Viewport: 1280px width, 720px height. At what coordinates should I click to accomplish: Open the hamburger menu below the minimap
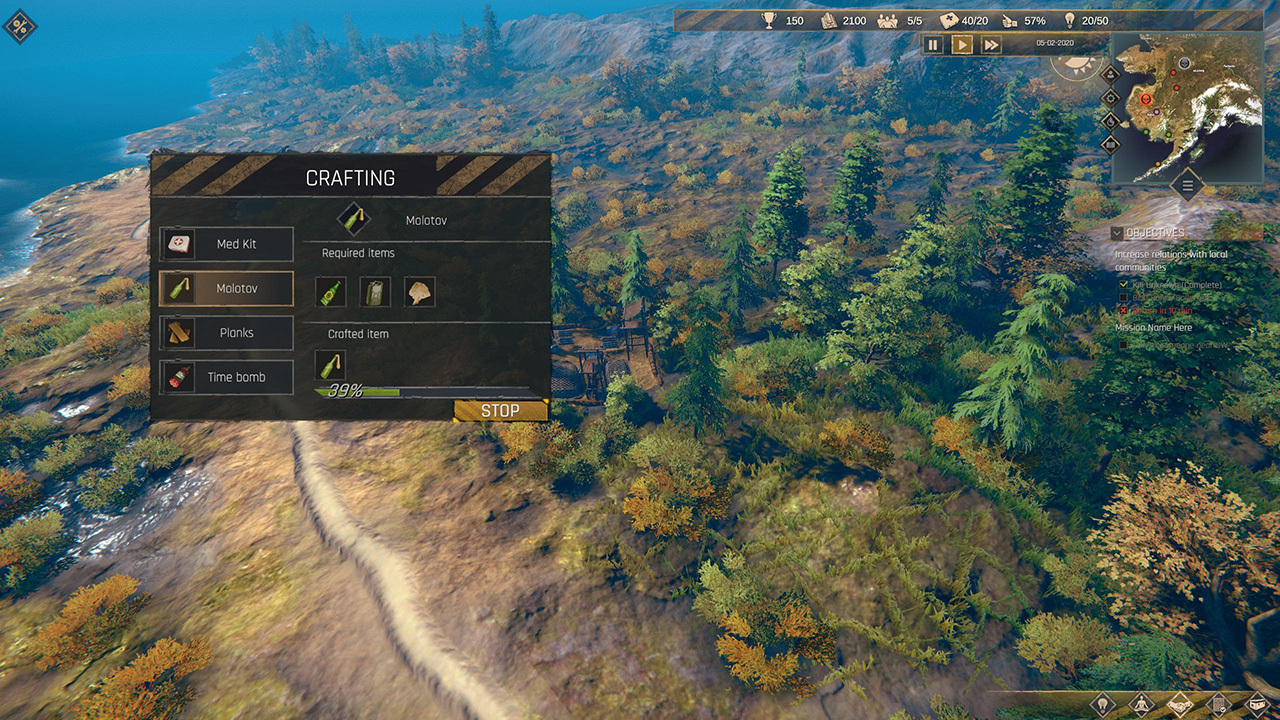pyautogui.click(x=1187, y=185)
